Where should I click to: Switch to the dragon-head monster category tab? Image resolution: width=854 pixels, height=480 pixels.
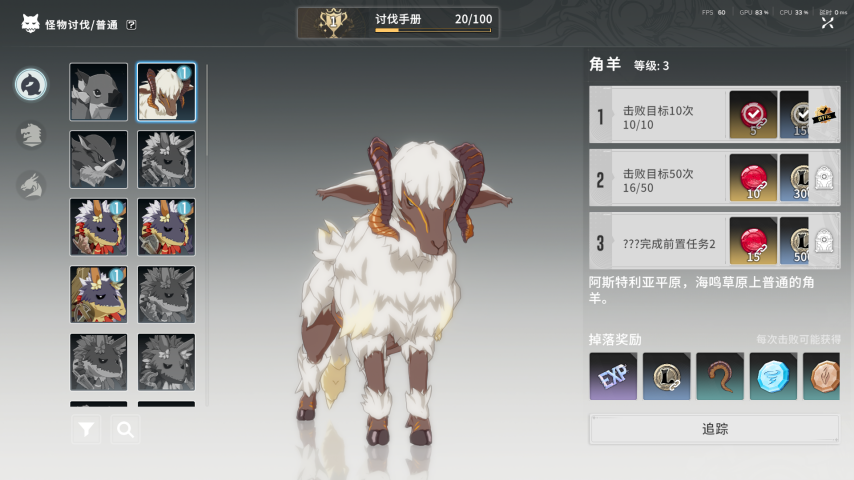(x=31, y=184)
